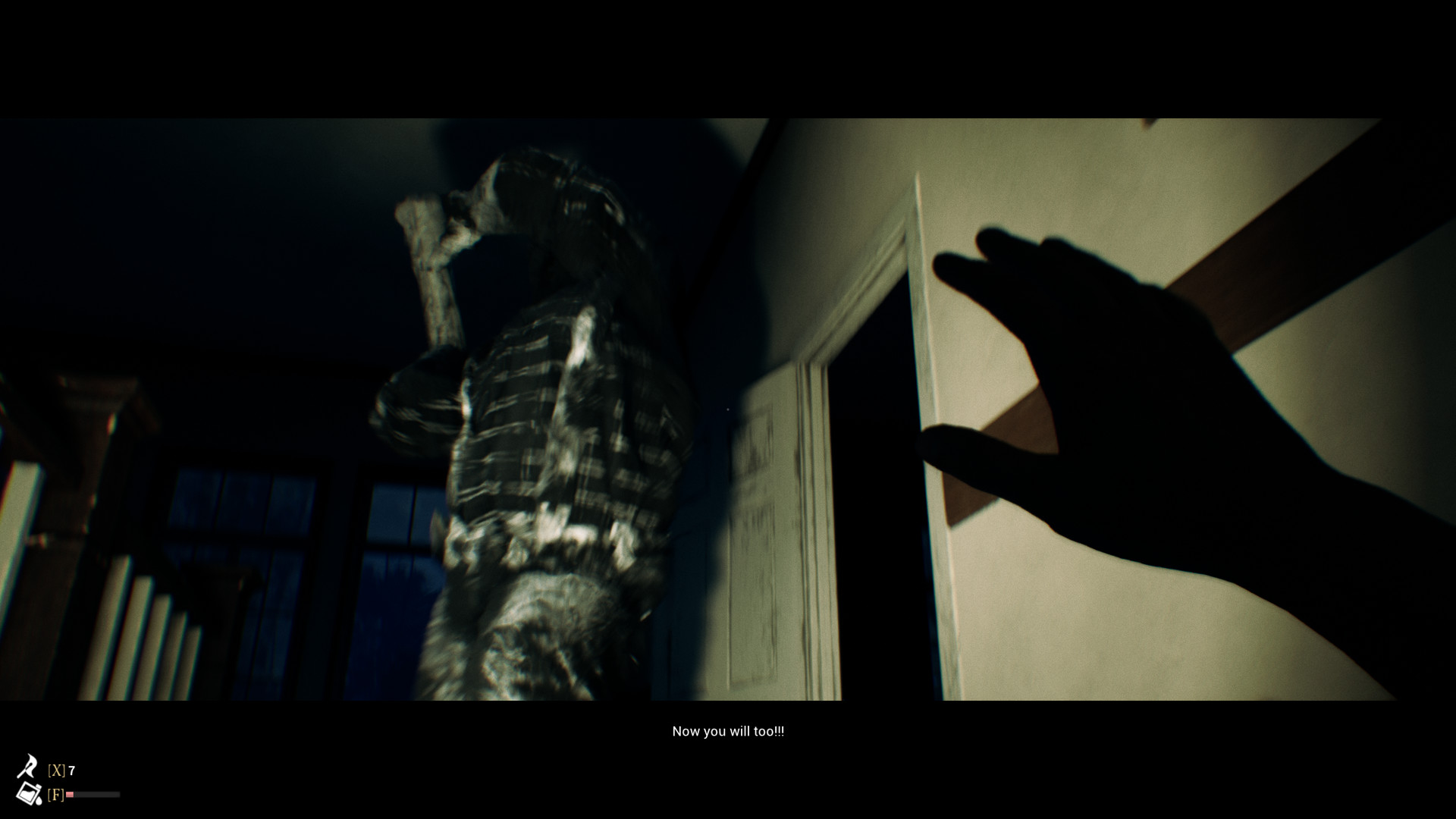
Task: Select the subtitle text 'Now you will too!!!'
Action: pos(729,731)
